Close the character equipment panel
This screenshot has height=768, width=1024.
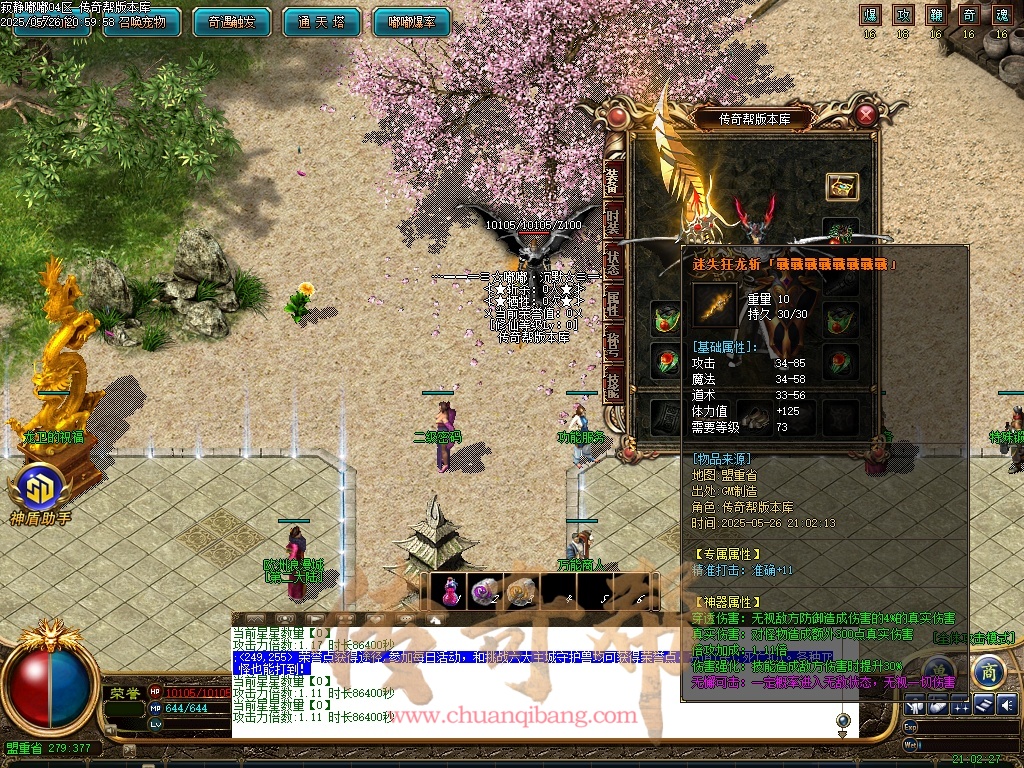pos(866,115)
